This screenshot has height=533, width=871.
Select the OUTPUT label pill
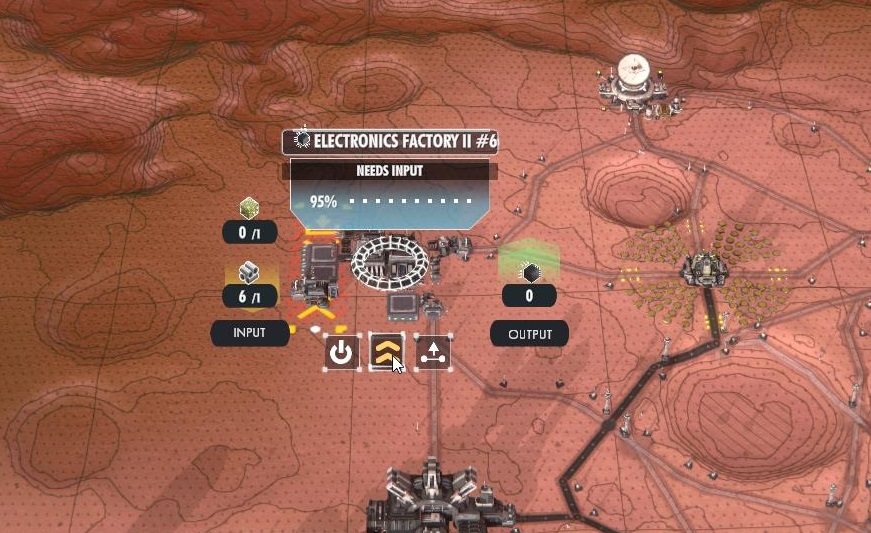click(529, 334)
